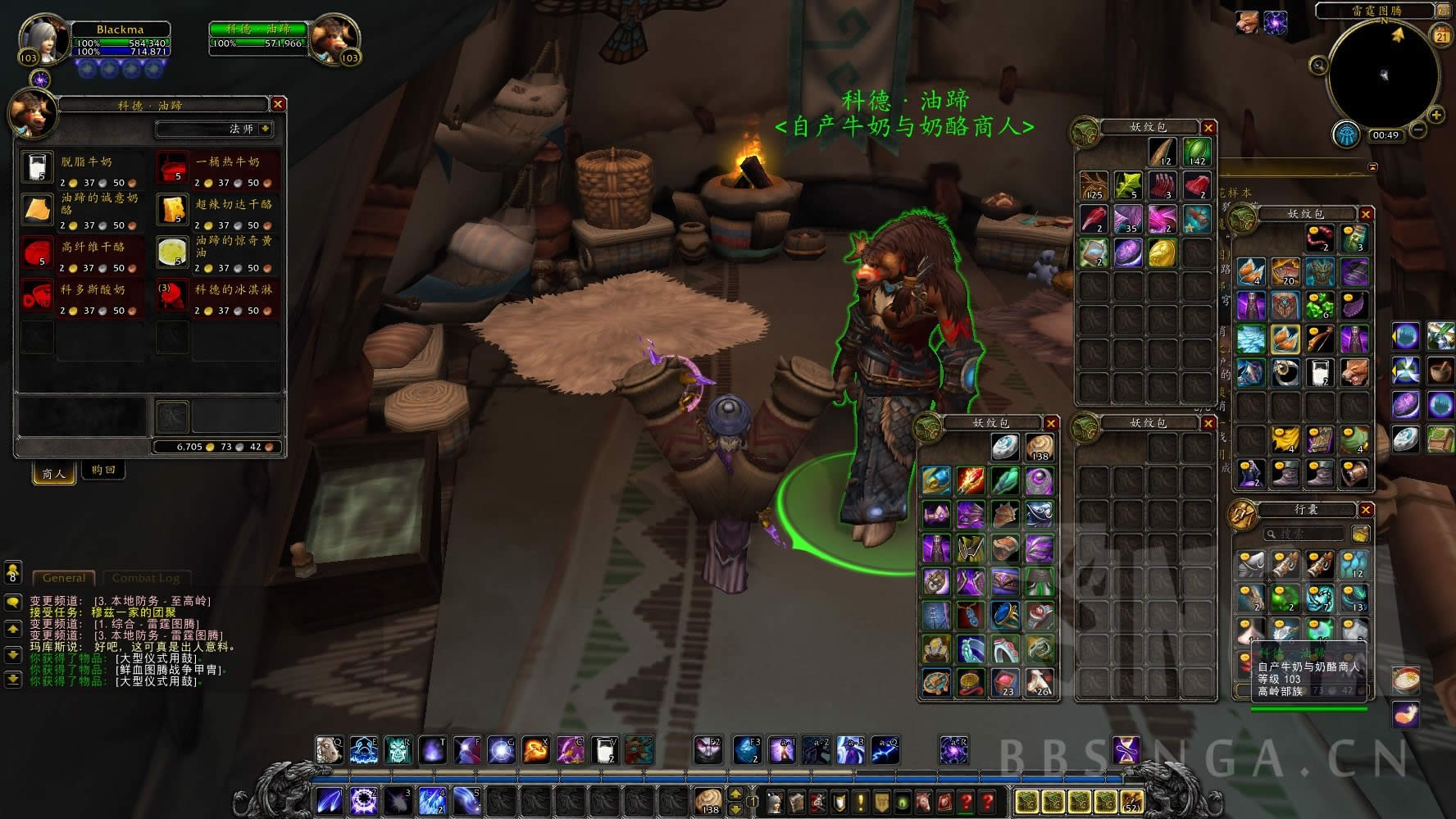The height and width of the screenshot is (819, 1456).
Task: Purchase 一桶热牛奶 from the merchant
Action: (171, 168)
